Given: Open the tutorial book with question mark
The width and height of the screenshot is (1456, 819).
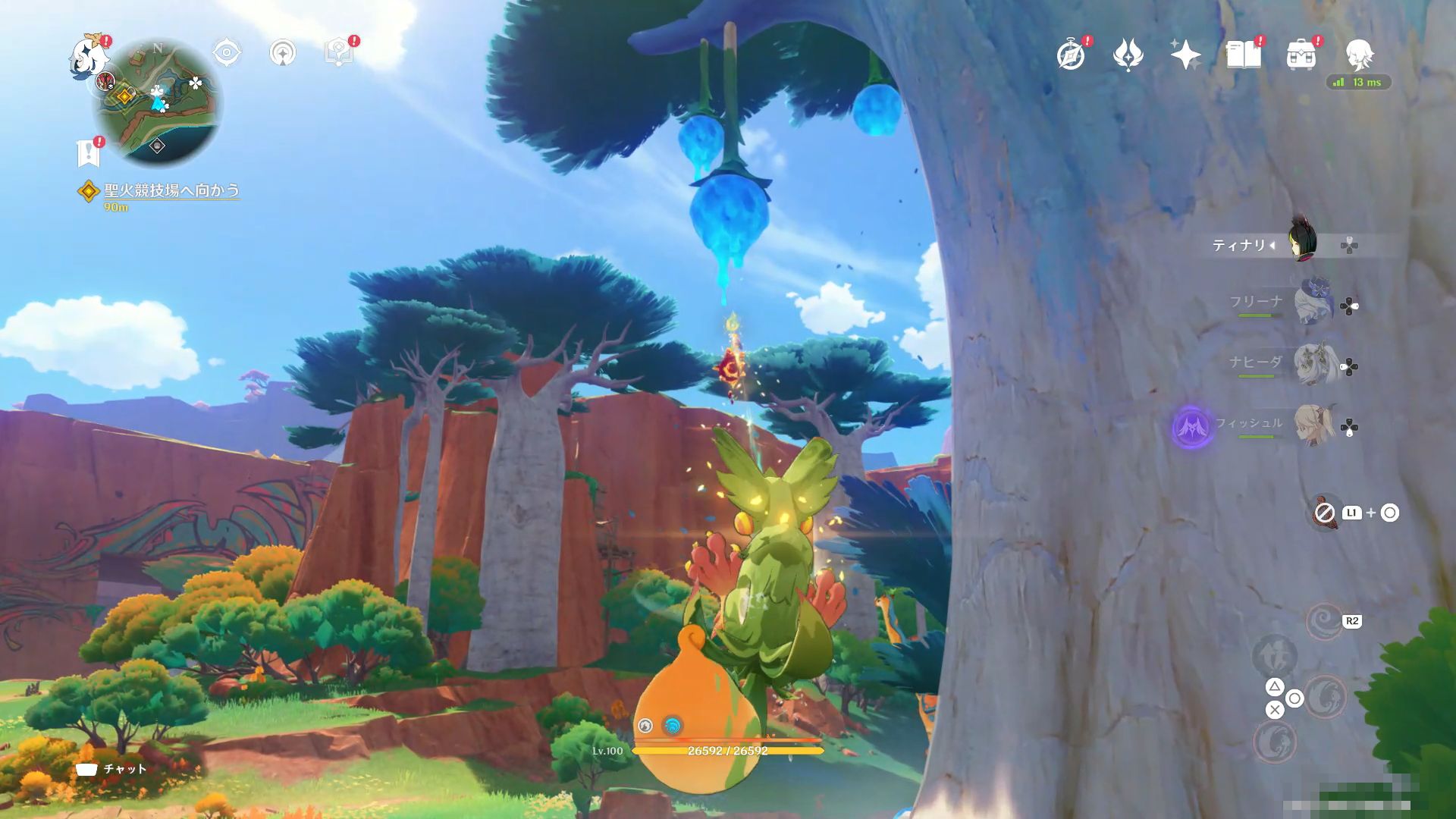Looking at the screenshot, I should point(338,53).
